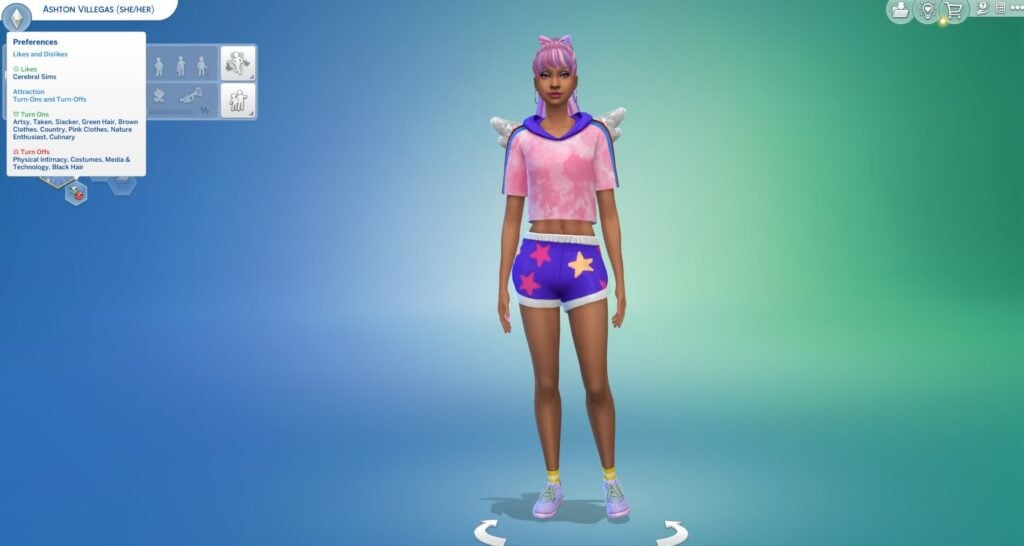Open the list panel icon at top right

[999, 9]
